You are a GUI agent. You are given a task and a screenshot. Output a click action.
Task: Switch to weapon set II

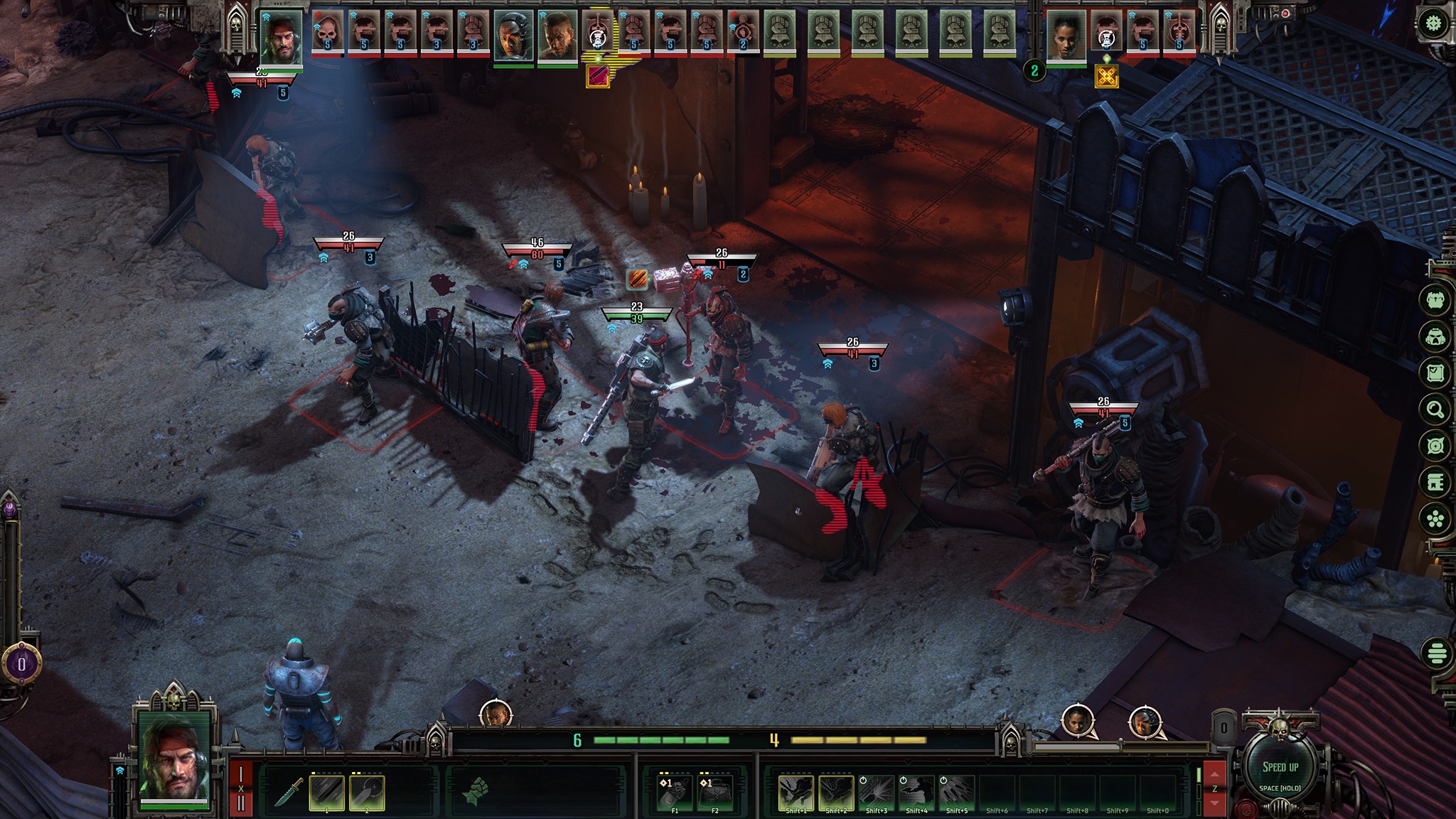coord(241,803)
